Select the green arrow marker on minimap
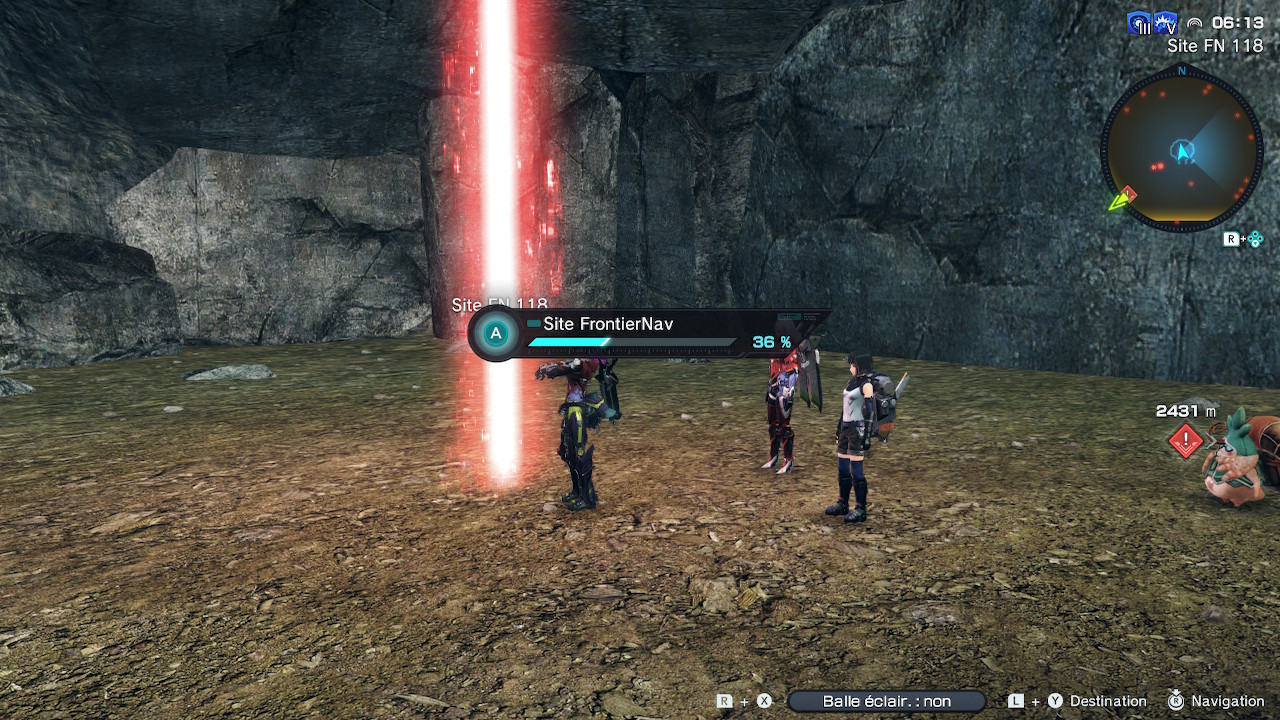Viewport: 1280px width, 720px height. click(x=1118, y=202)
